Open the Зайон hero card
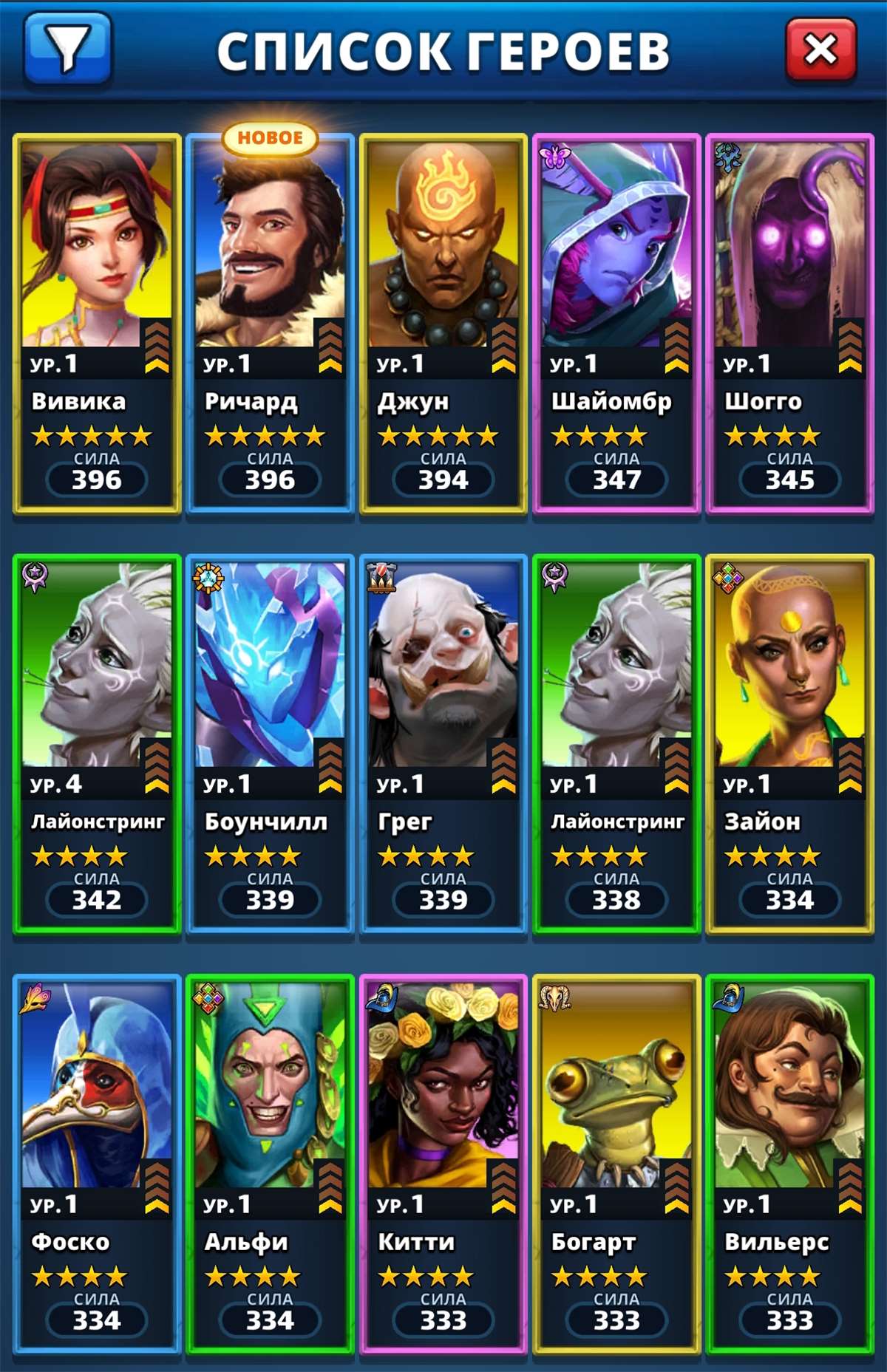Image resolution: width=887 pixels, height=1372 pixels. coord(789,743)
